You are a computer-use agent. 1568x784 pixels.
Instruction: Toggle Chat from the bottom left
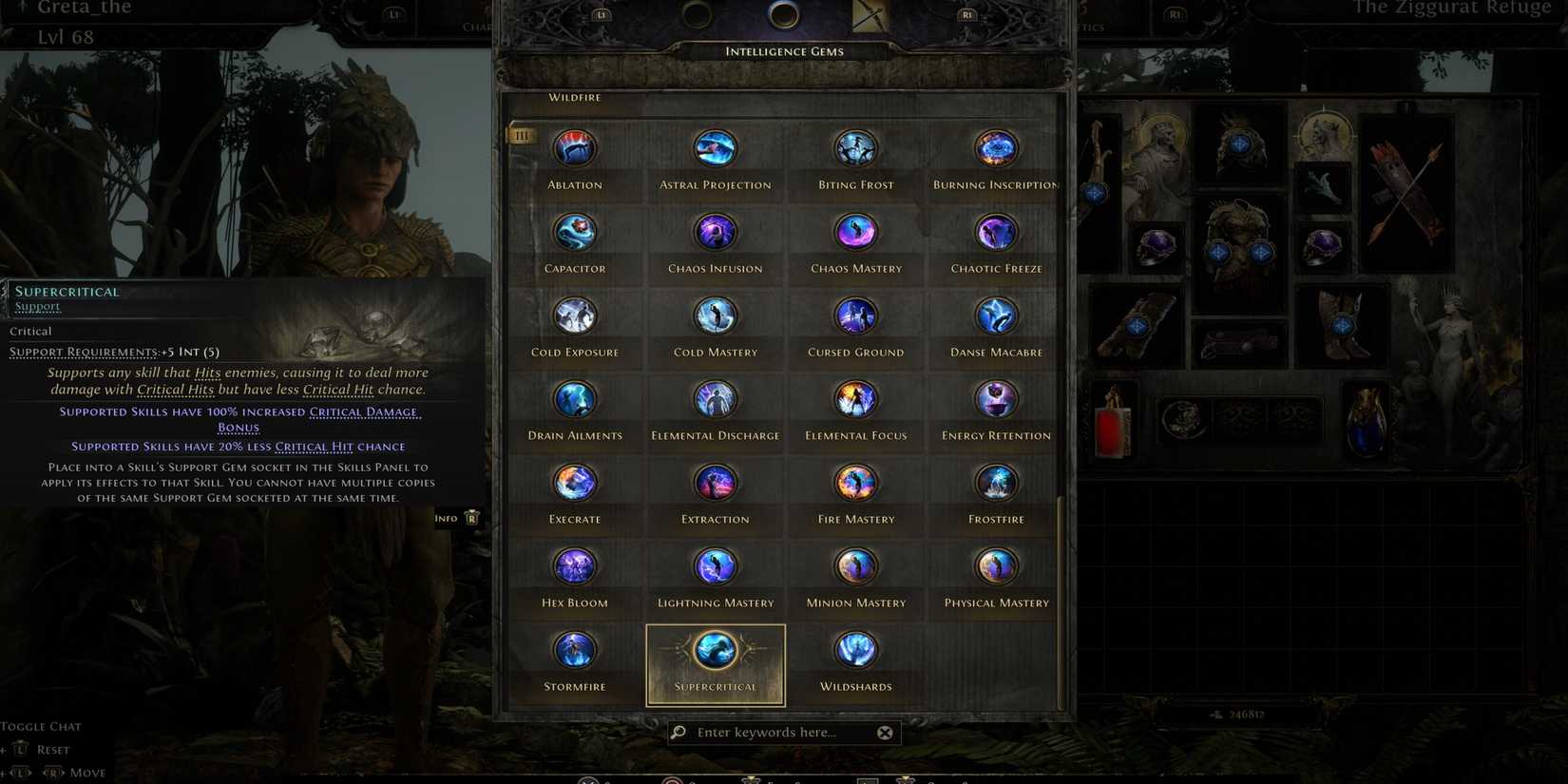coord(41,725)
